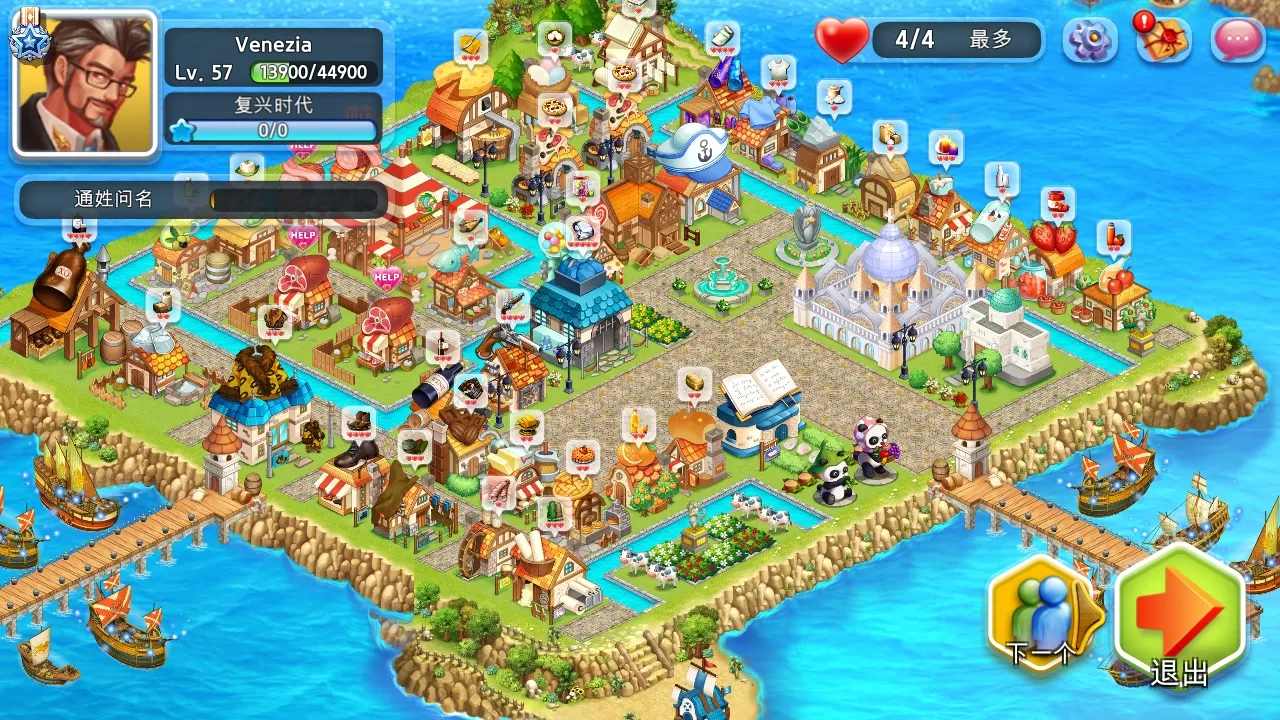Open the purple gear settings
The image size is (1280, 720).
pos(1089,40)
